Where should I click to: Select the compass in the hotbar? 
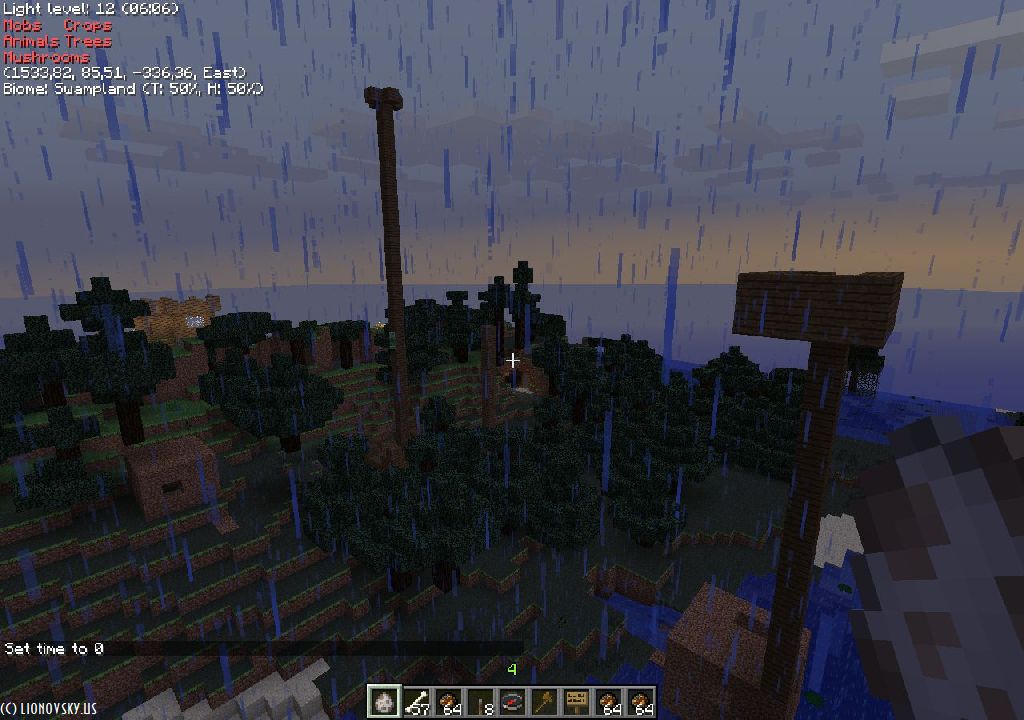(513, 702)
